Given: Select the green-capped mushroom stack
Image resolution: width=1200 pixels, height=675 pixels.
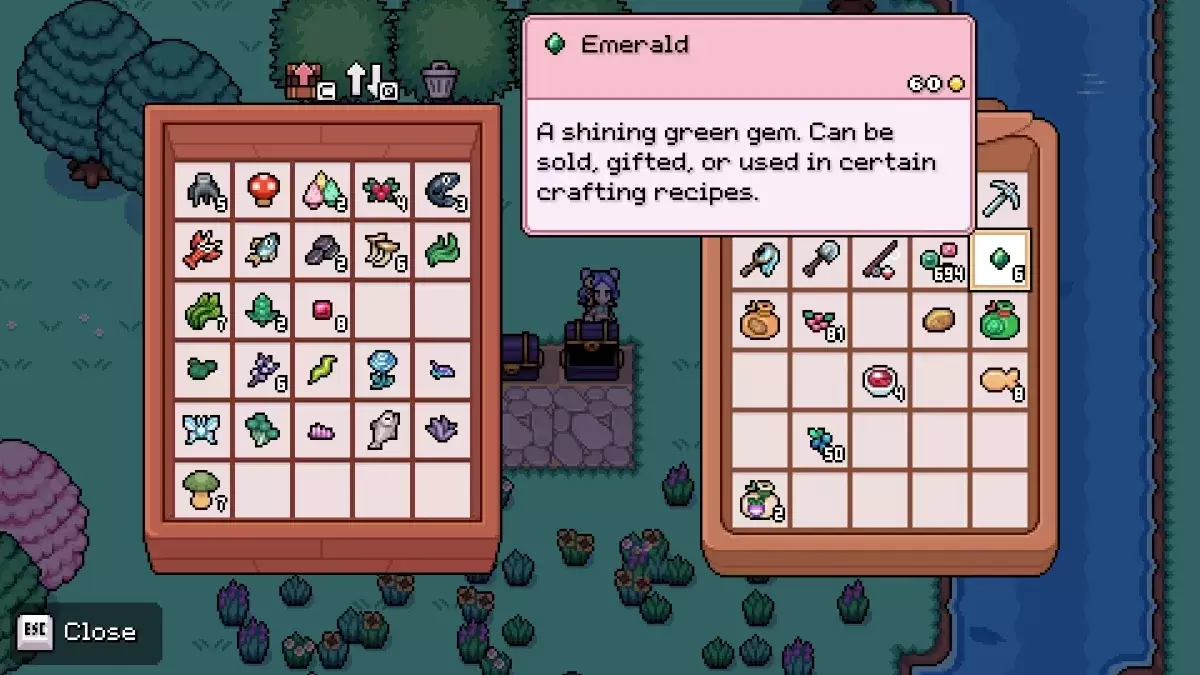Looking at the screenshot, I should coord(203,489).
